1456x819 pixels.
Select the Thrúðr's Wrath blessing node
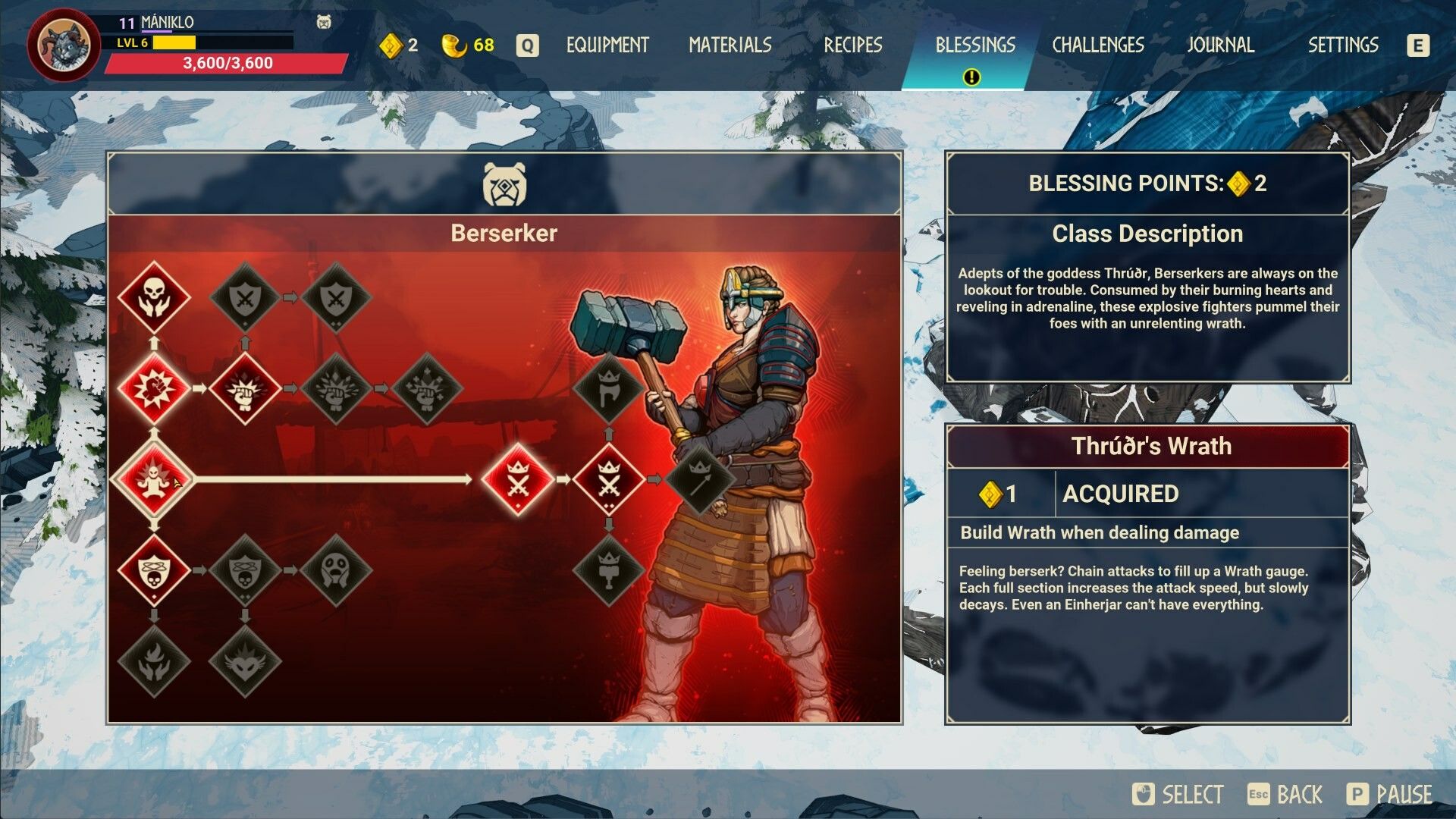(154, 480)
